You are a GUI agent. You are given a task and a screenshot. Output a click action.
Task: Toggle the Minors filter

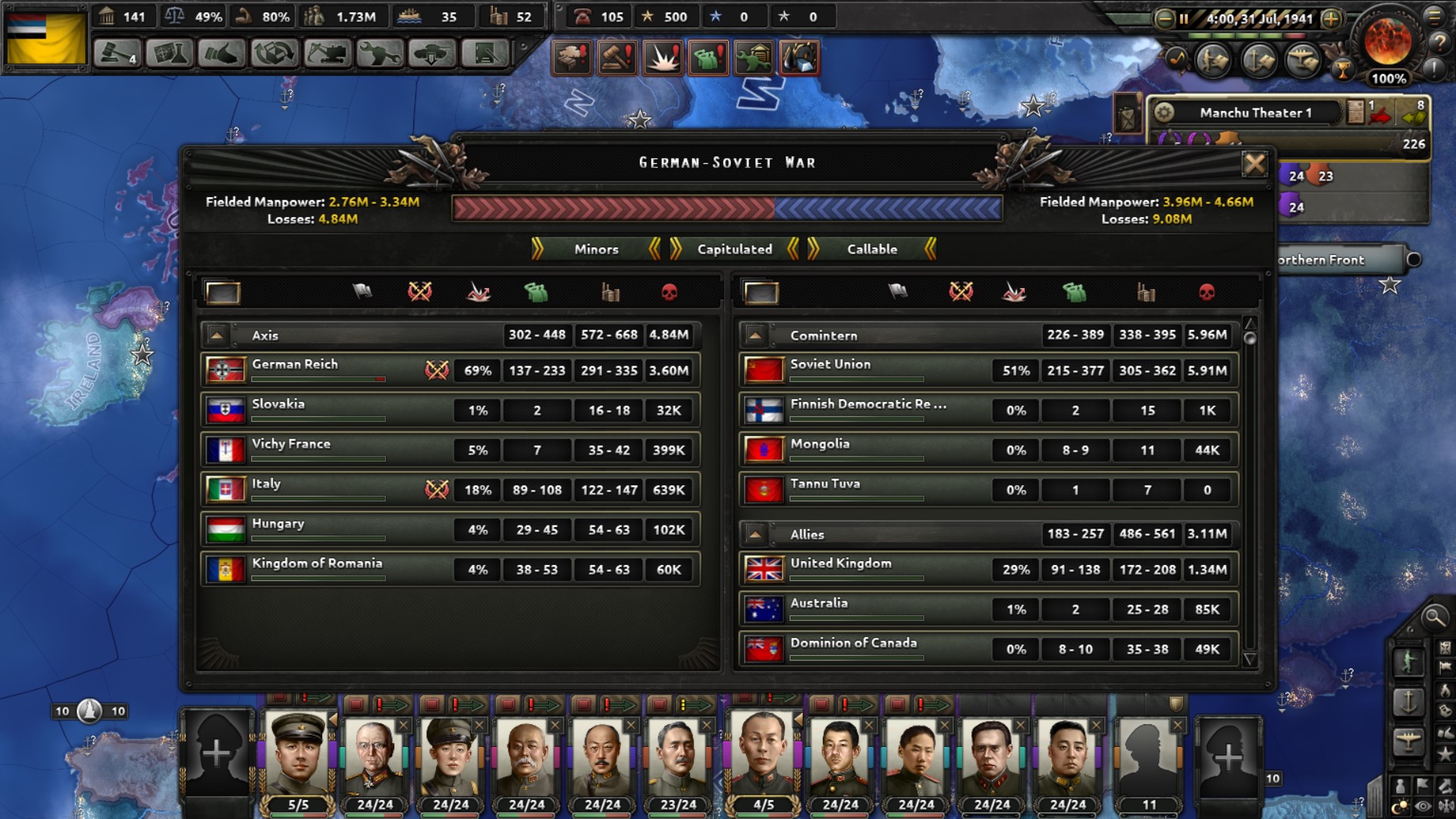tap(597, 249)
